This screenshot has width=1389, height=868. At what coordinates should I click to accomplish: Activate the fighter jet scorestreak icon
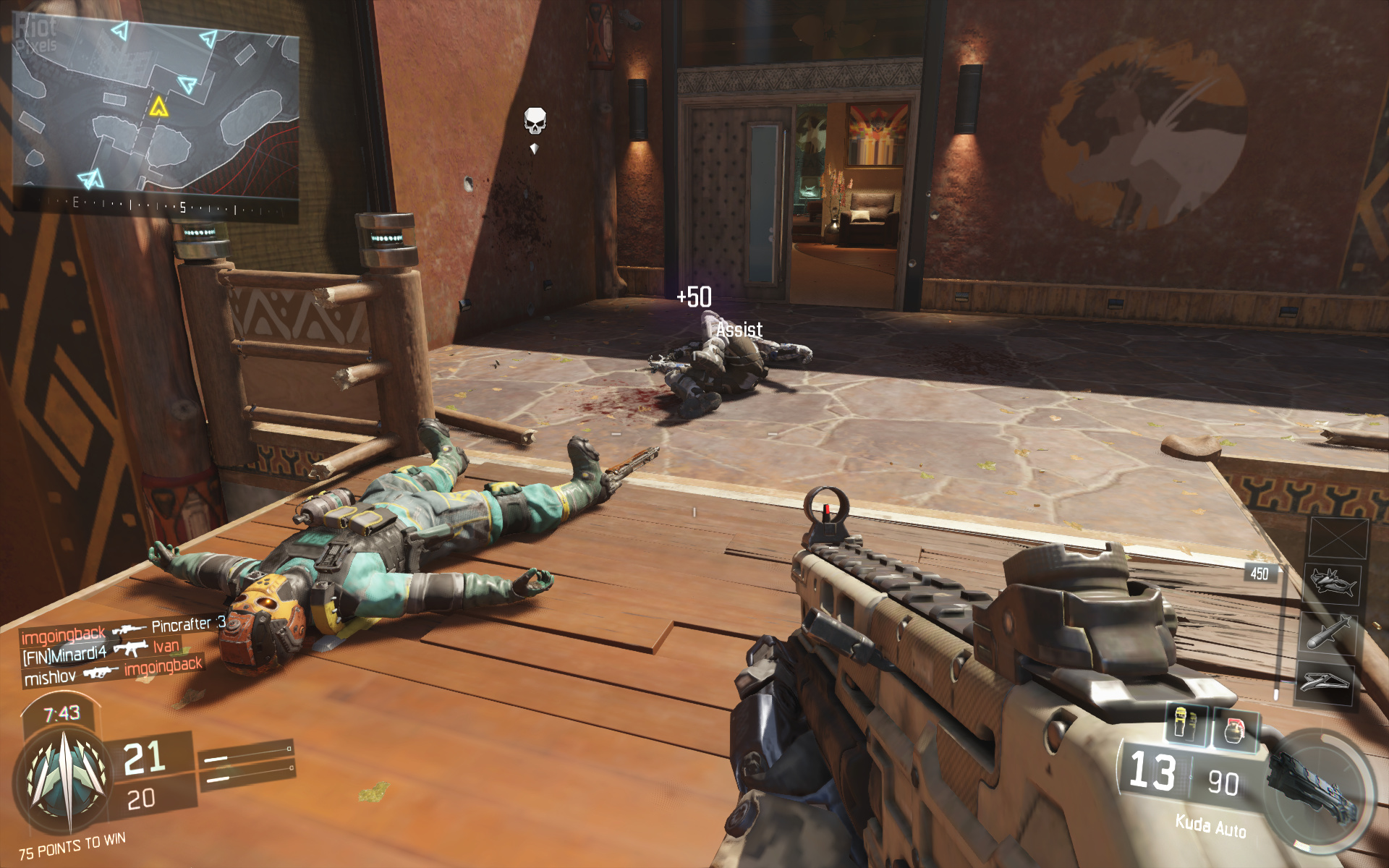click(1332, 583)
